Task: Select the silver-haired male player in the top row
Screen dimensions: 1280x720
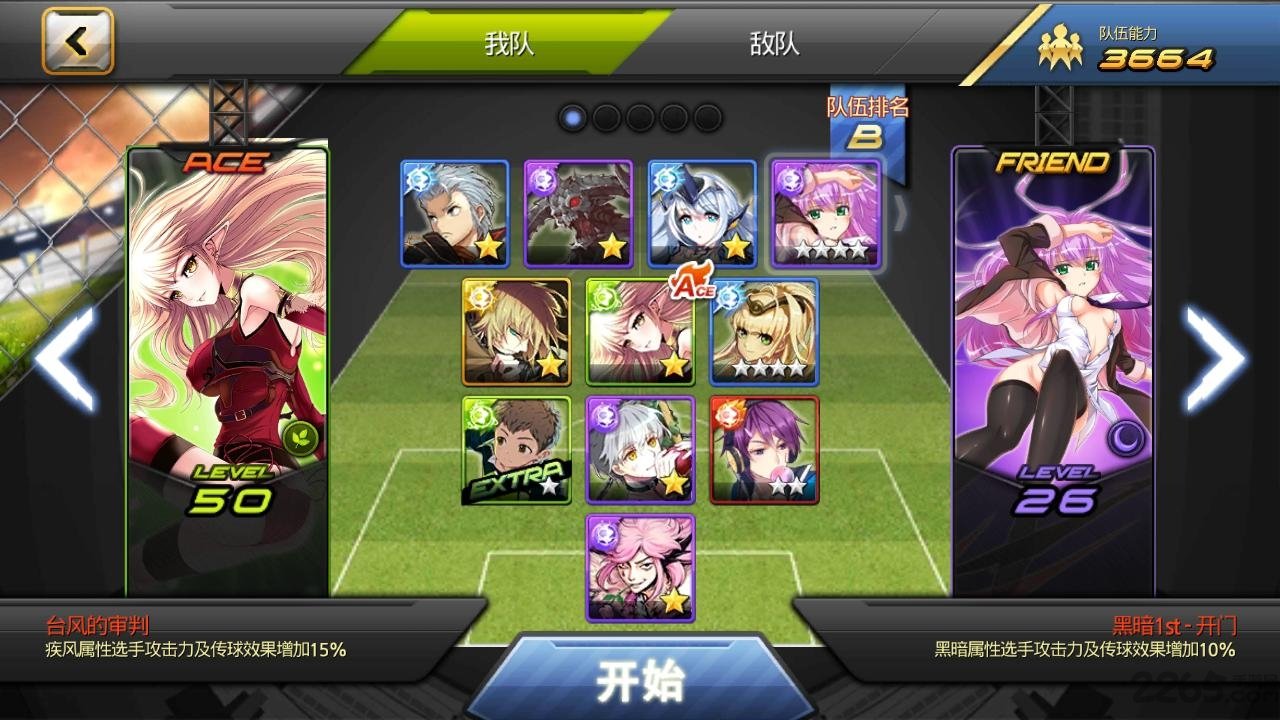Action: click(x=455, y=214)
